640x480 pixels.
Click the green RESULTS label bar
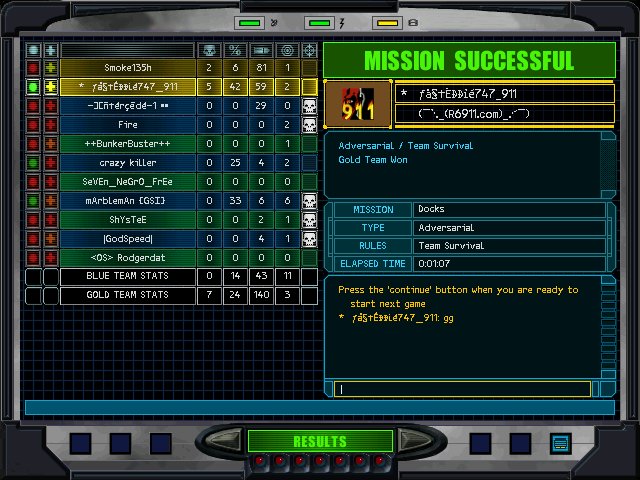320,441
